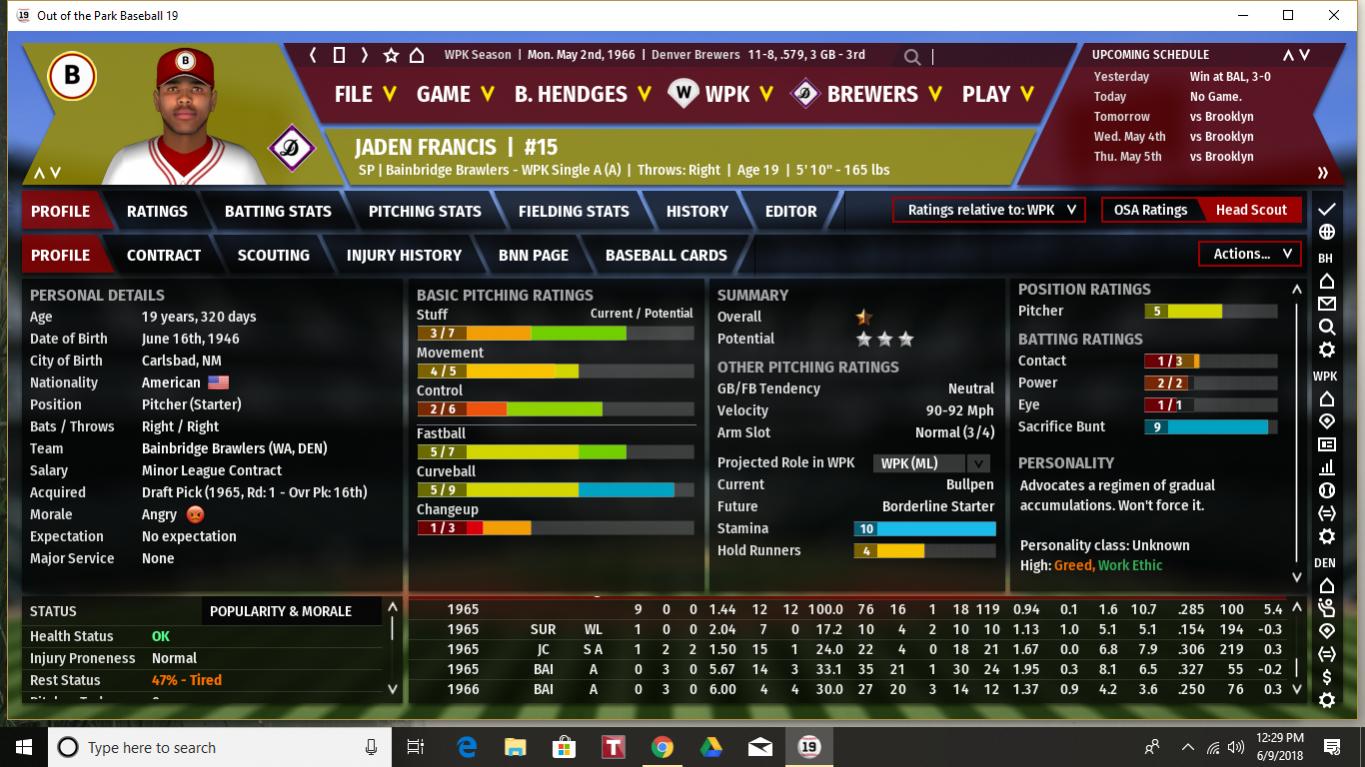Image resolution: width=1365 pixels, height=767 pixels.
Task: Switch to the BATTING STATS tab
Action: click(x=278, y=211)
